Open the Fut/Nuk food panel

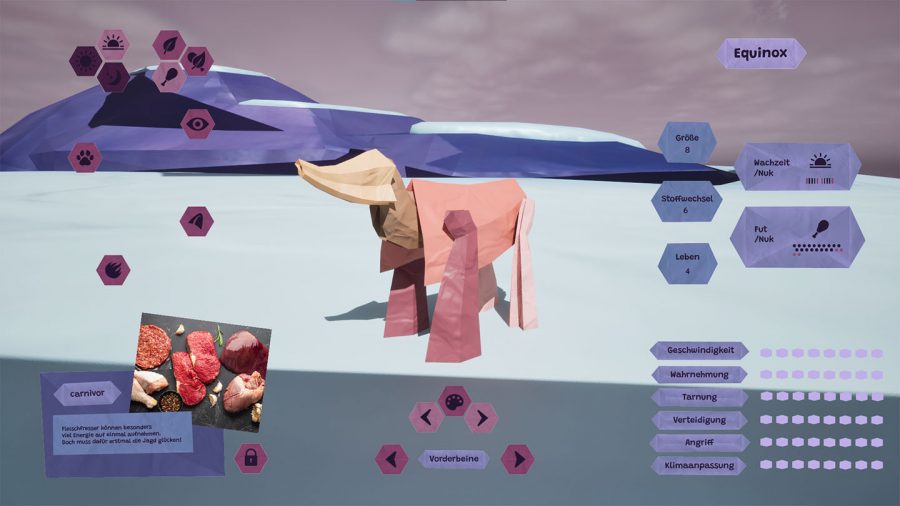tap(797, 236)
